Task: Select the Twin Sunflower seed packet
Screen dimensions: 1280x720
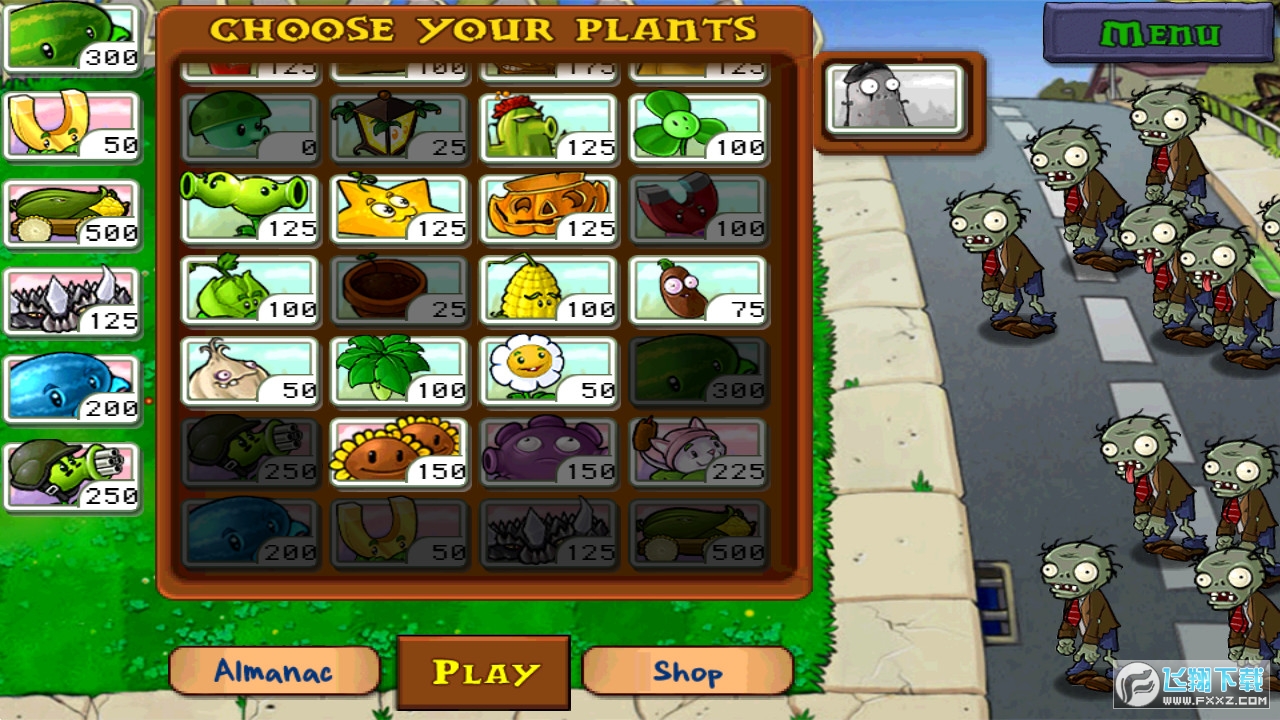Action: click(x=399, y=452)
